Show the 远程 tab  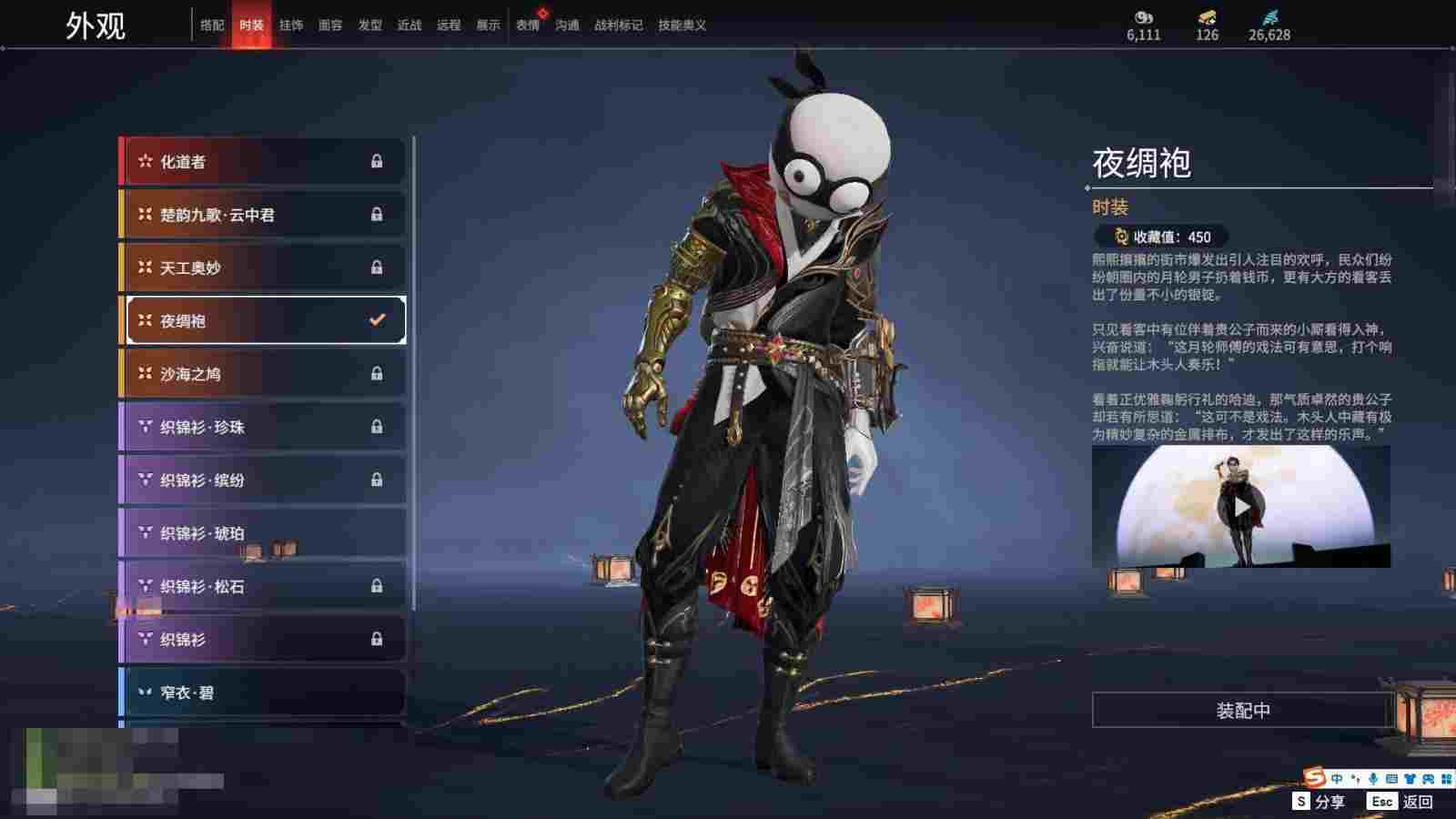pos(449,25)
